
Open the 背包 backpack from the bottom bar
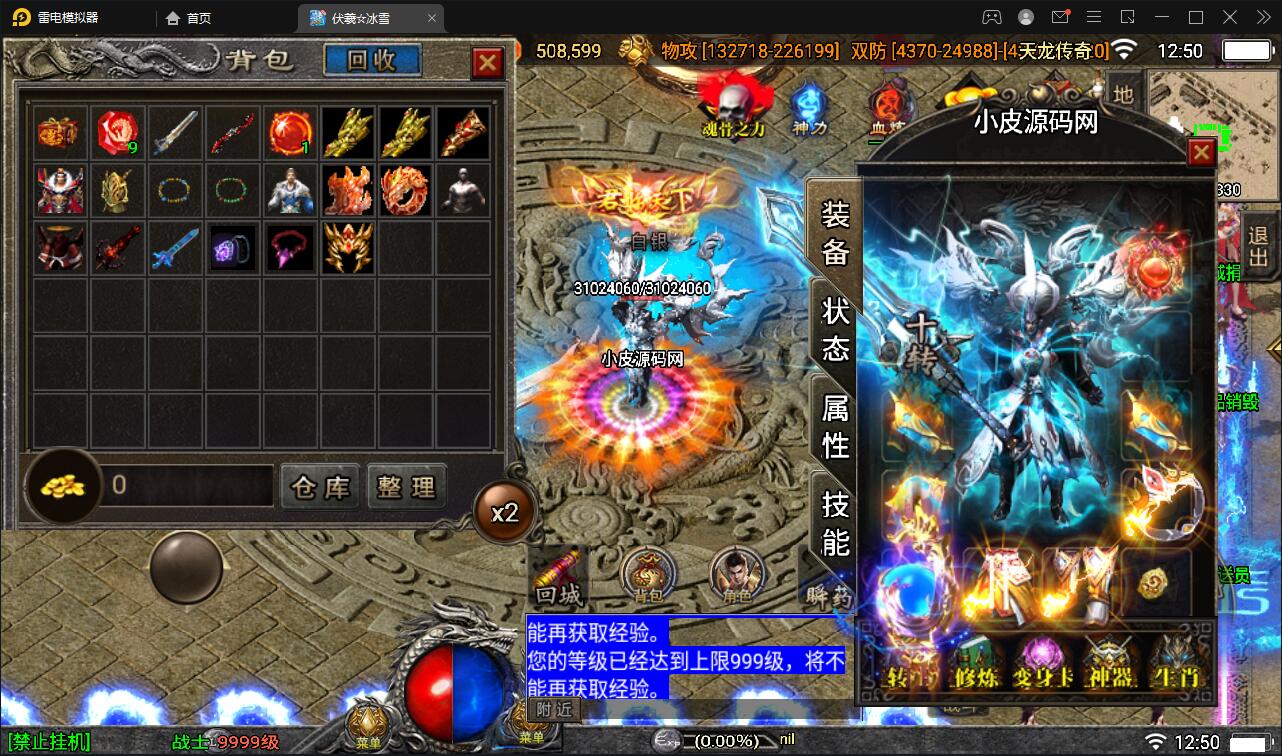click(648, 575)
